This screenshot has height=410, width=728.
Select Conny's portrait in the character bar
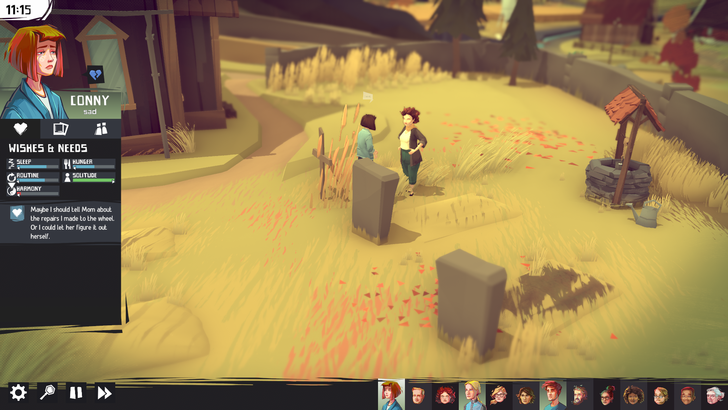tap(390, 395)
